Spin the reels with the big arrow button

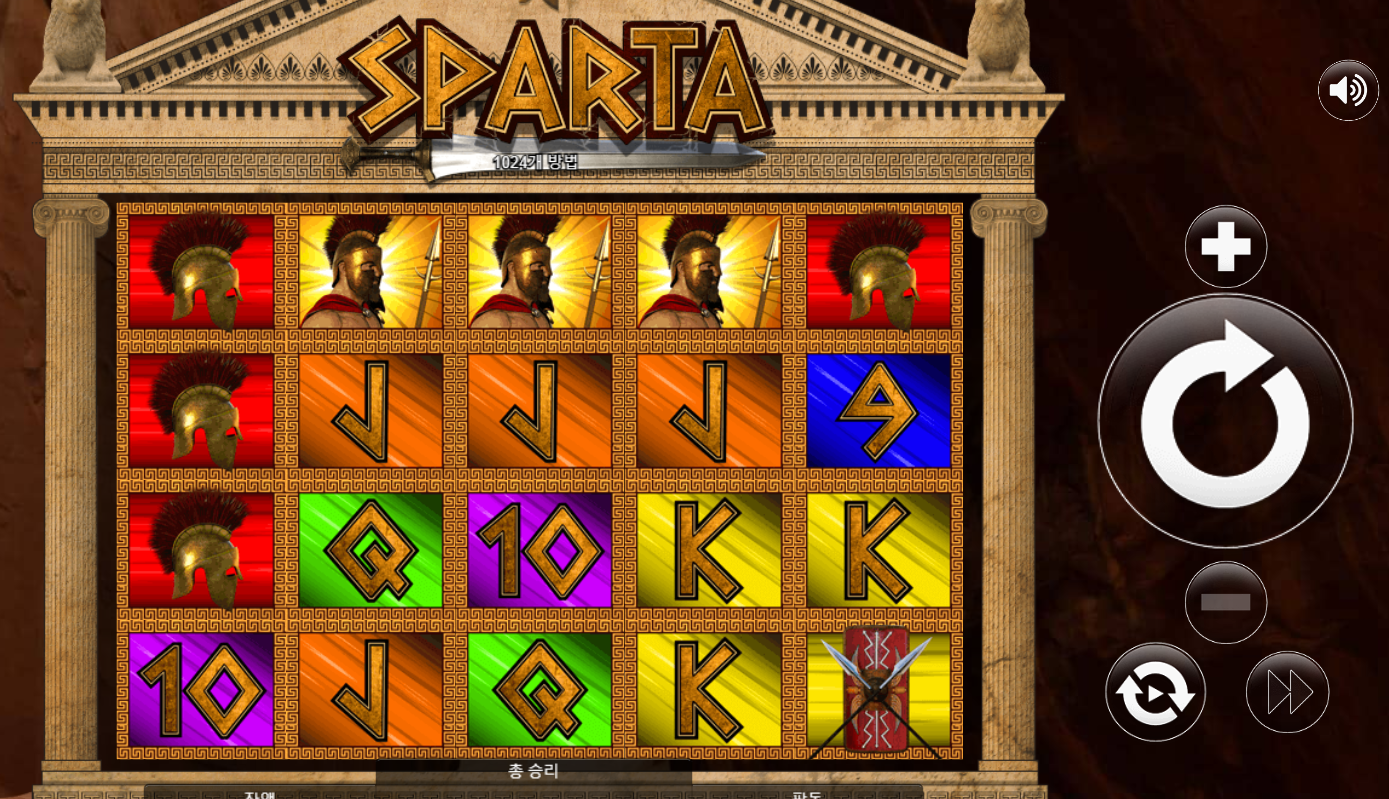coord(1225,420)
